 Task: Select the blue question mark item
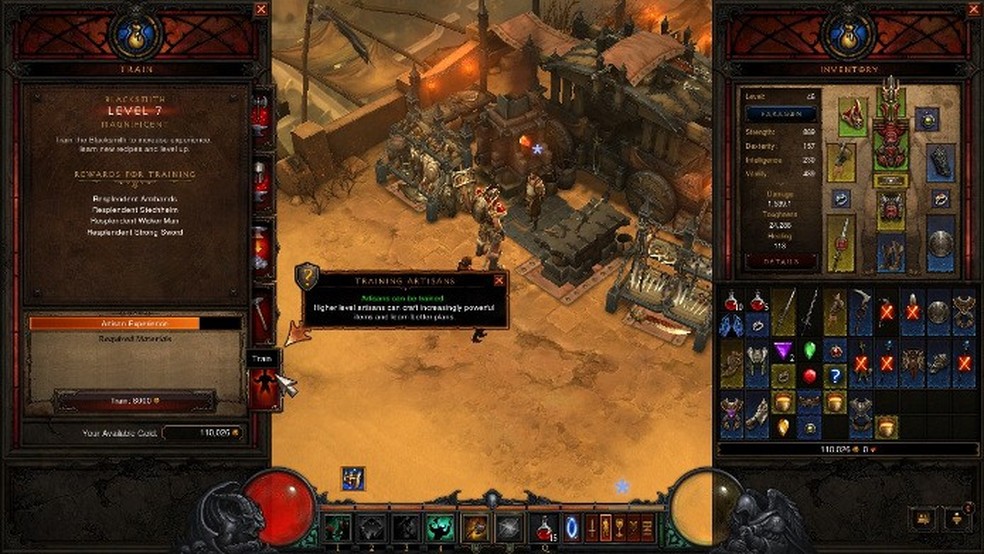click(x=836, y=376)
